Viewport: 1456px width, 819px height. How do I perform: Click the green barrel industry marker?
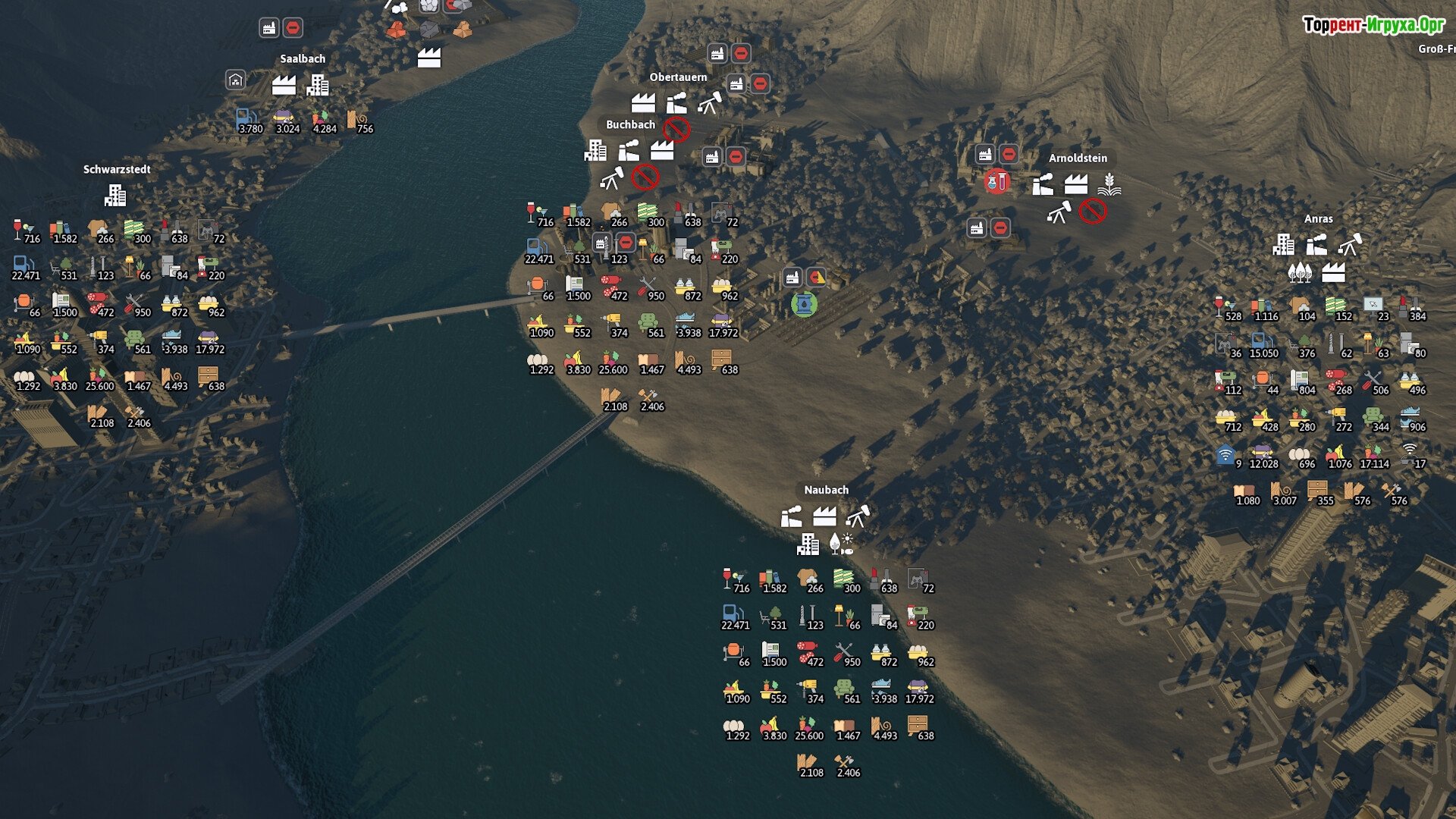coord(804,305)
